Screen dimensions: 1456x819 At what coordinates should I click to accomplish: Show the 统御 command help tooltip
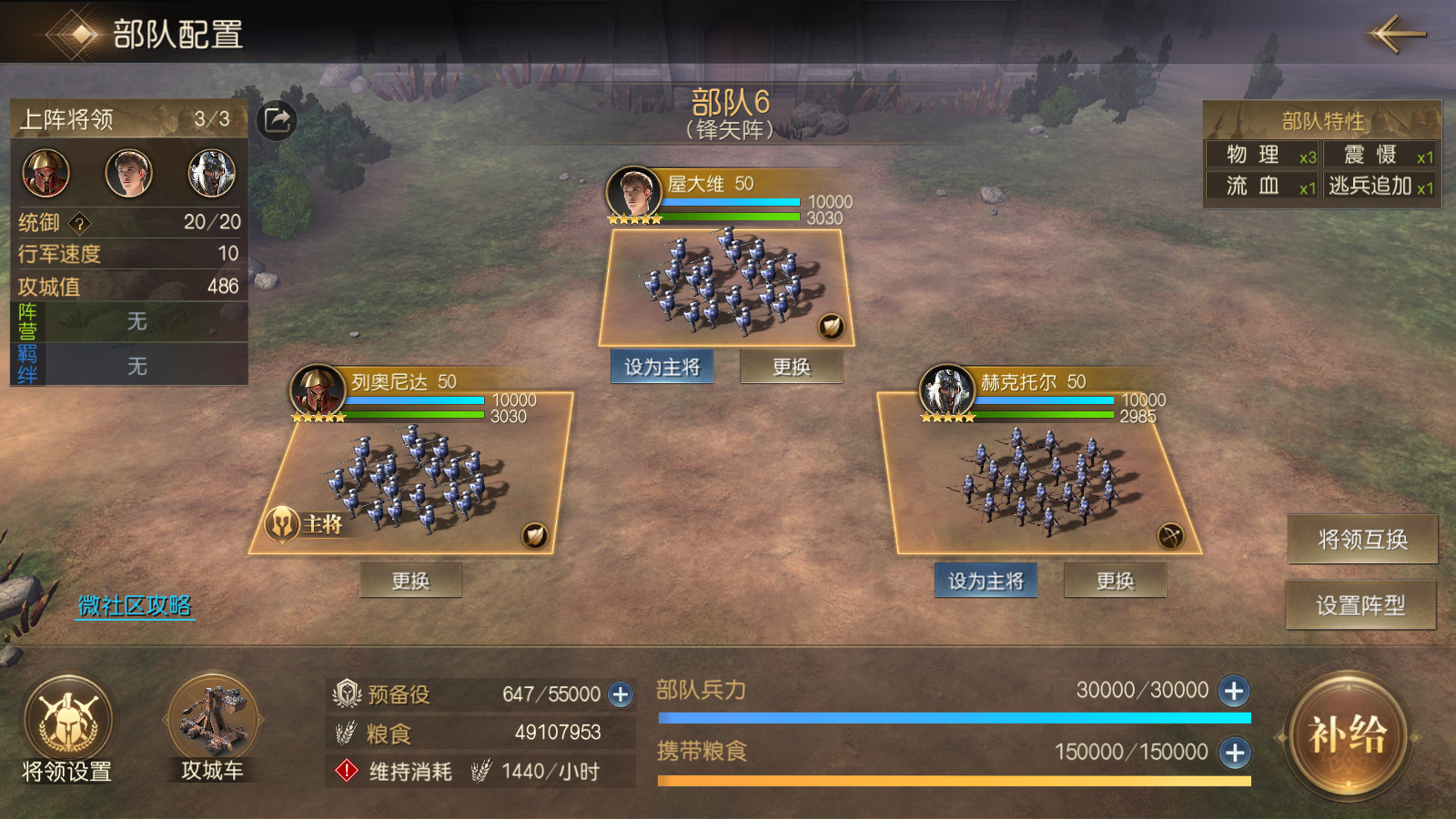tap(80, 223)
